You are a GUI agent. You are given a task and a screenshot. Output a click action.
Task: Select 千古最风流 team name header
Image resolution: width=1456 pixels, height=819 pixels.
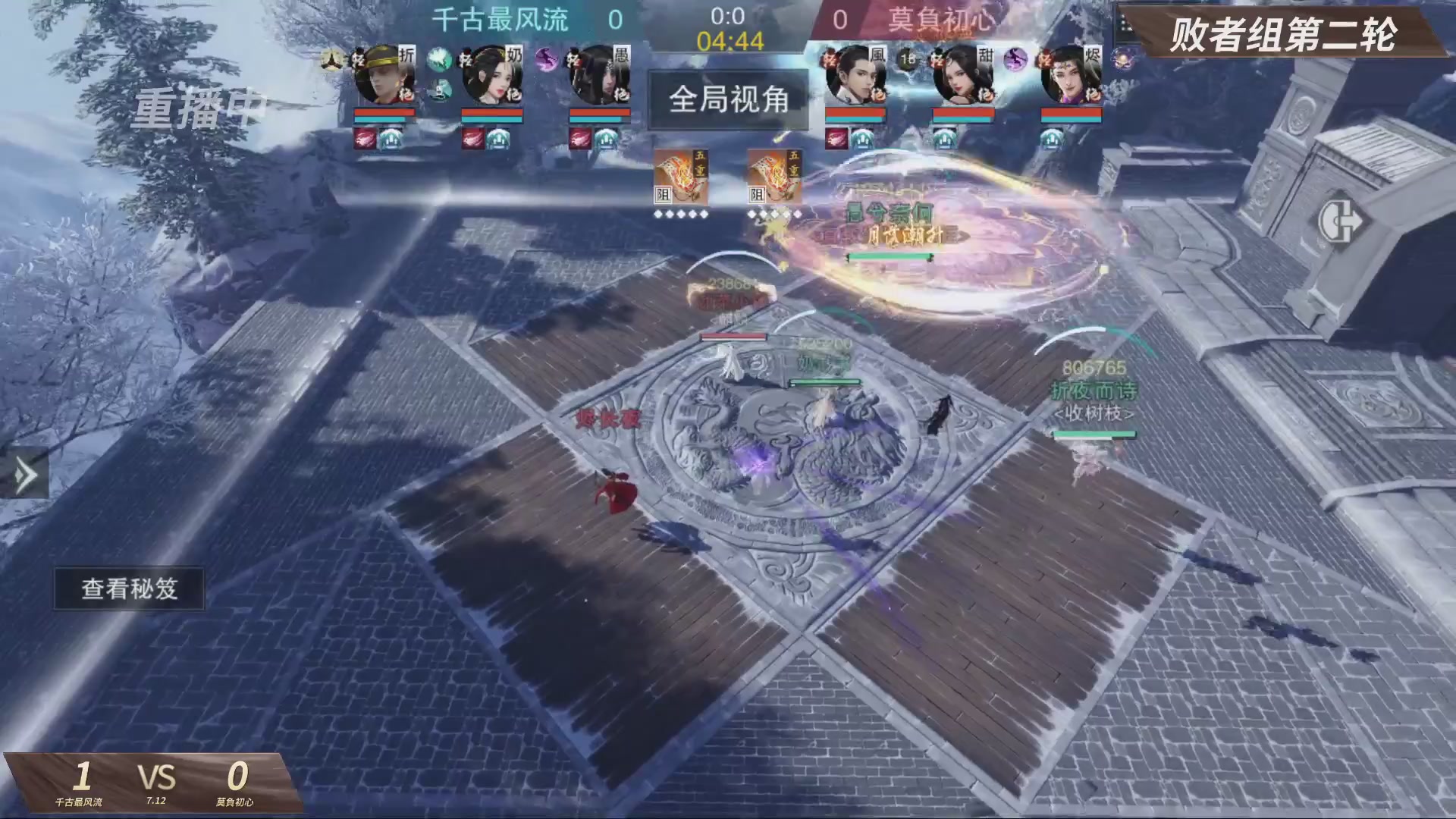pyautogui.click(x=502, y=21)
